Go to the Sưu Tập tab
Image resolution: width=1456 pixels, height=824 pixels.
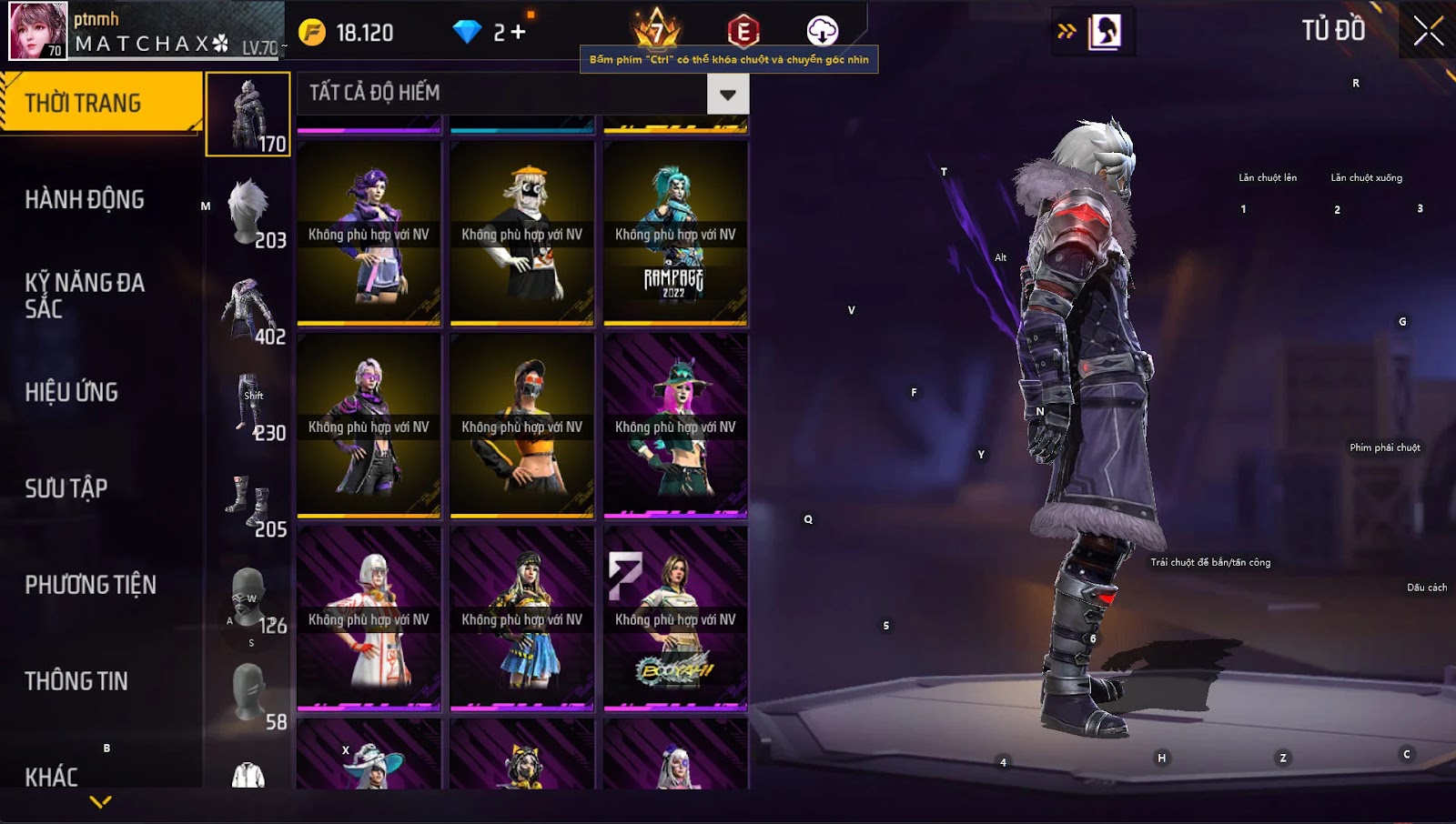click(x=66, y=488)
